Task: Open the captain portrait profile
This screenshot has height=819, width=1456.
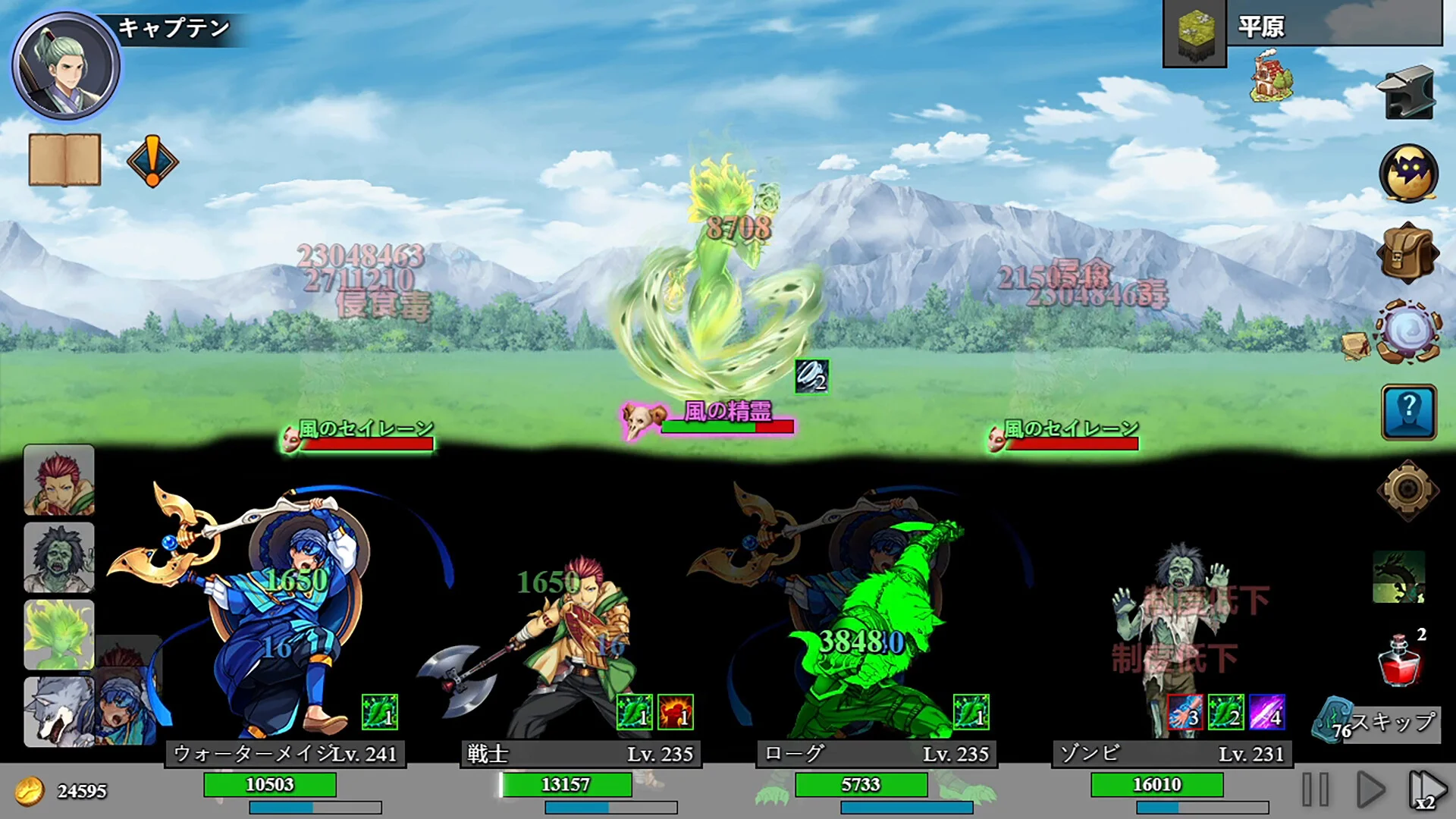Action: point(66,66)
